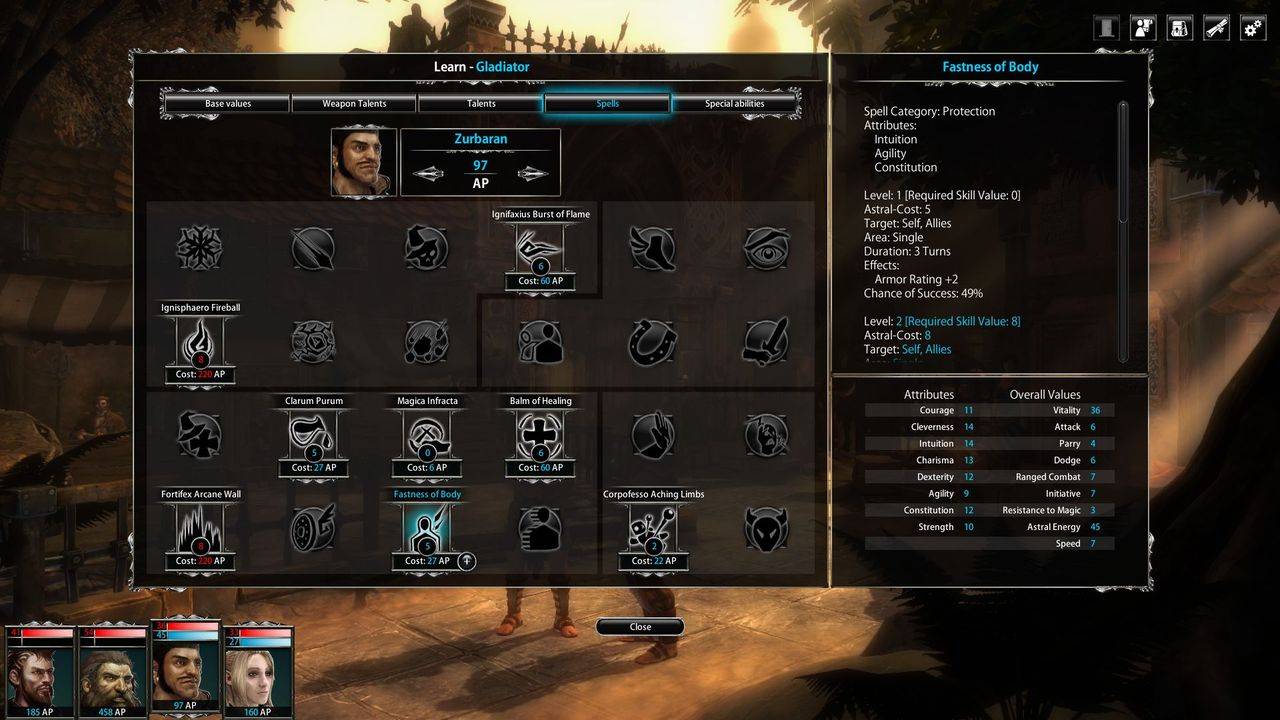
Task: Select the Fortifex Arcane Wall spell
Action: [200, 529]
